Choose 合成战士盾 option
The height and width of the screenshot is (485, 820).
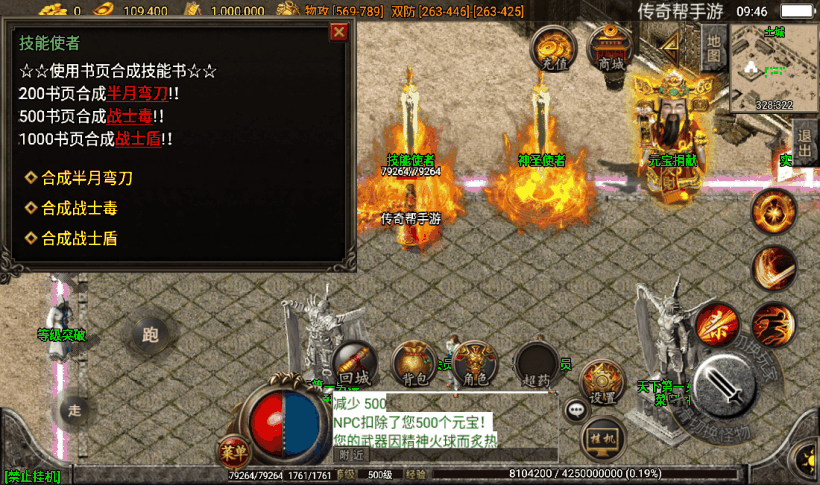pyautogui.click(x=88, y=238)
